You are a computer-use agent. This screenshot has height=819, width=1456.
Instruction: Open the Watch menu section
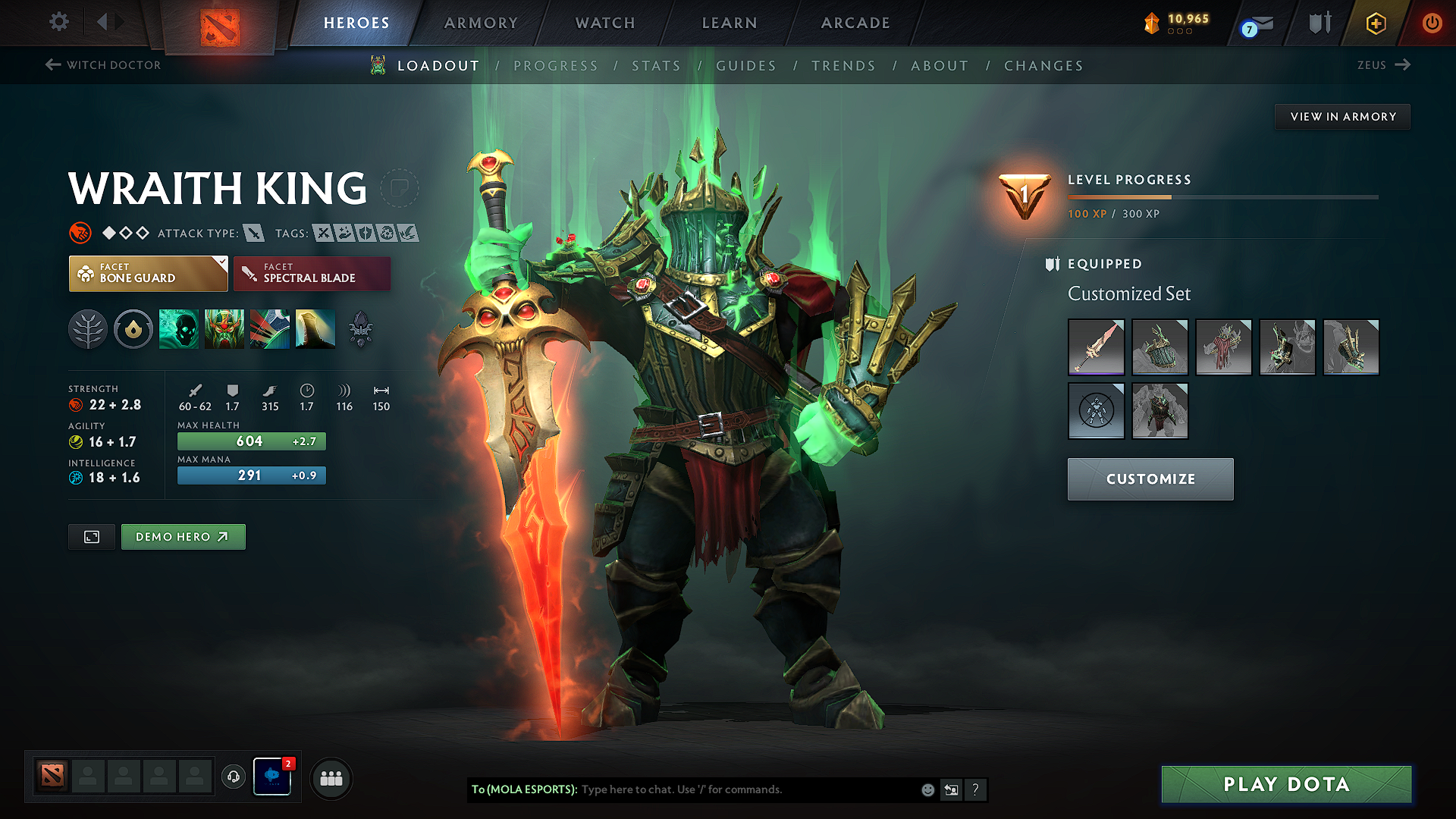click(x=604, y=23)
